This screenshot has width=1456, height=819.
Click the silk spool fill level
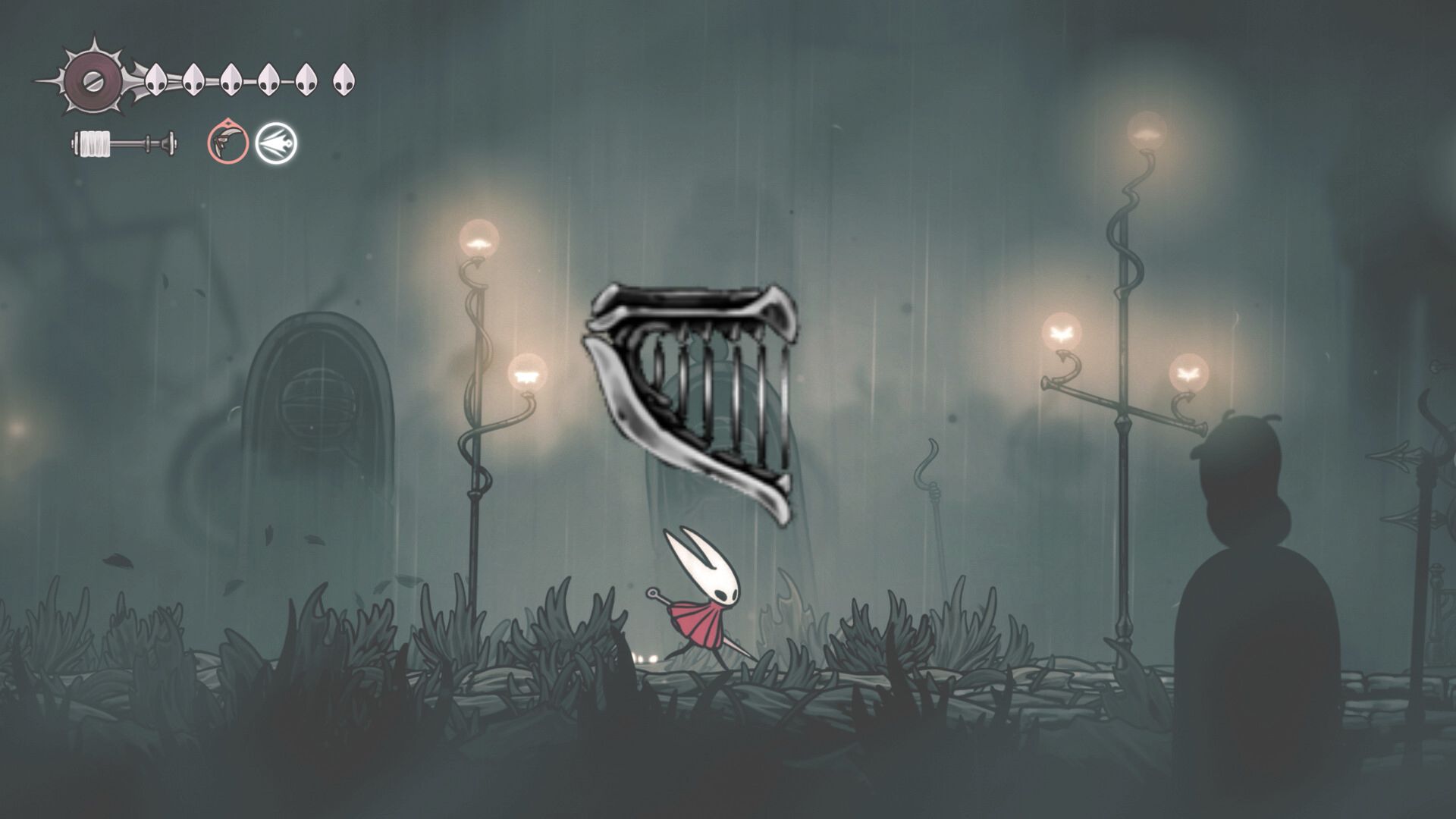tap(95, 142)
